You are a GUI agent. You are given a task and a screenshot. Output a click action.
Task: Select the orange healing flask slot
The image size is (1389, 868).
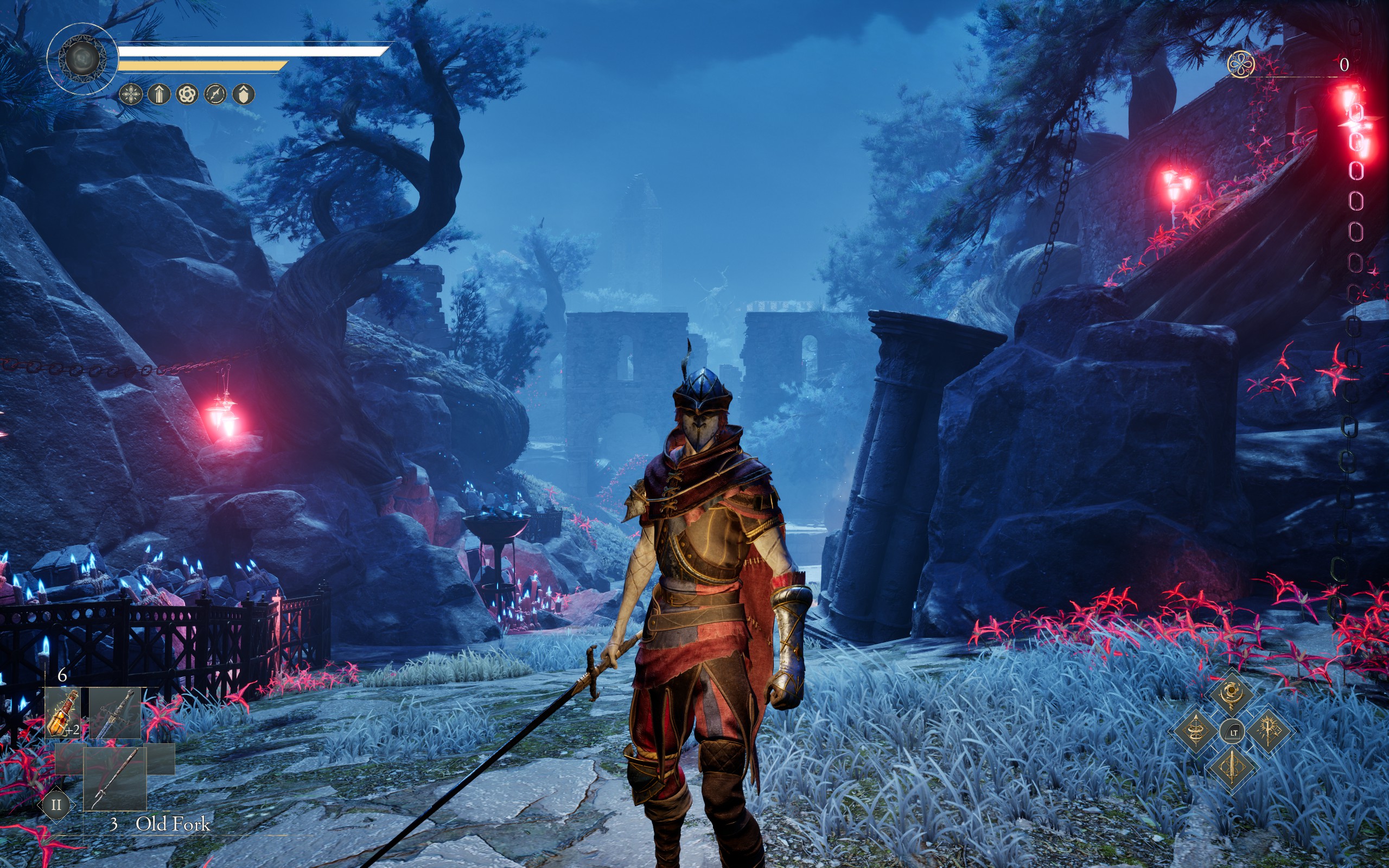coord(63,712)
